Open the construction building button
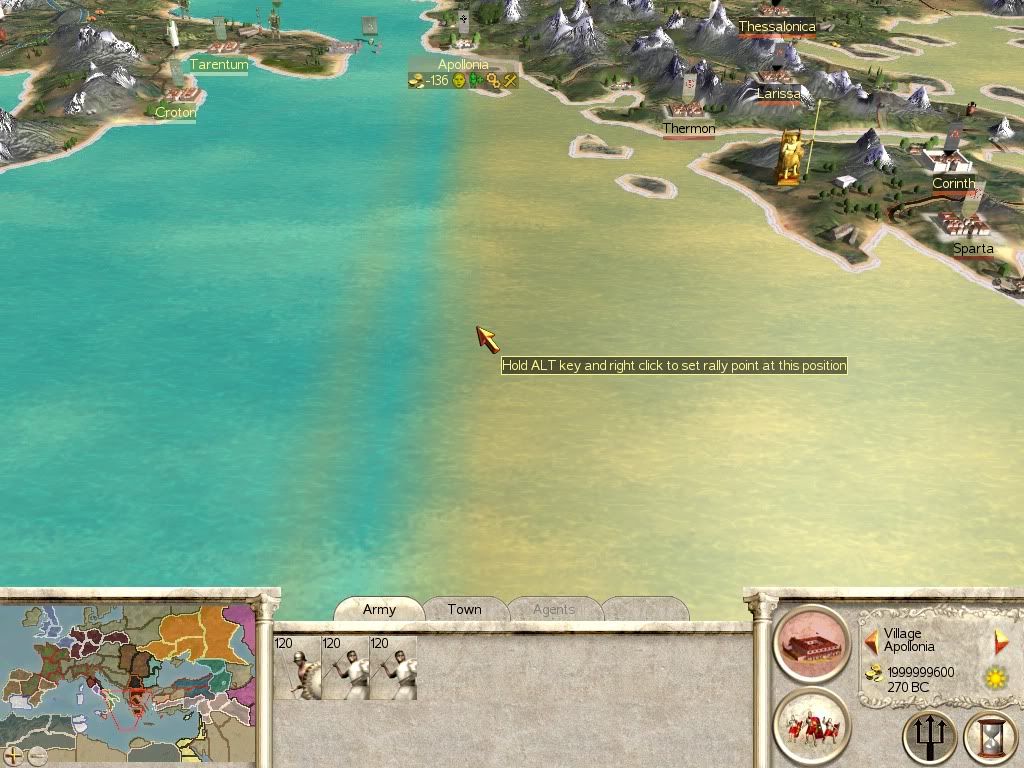This screenshot has width=1024, height=768. coord(811,643)
